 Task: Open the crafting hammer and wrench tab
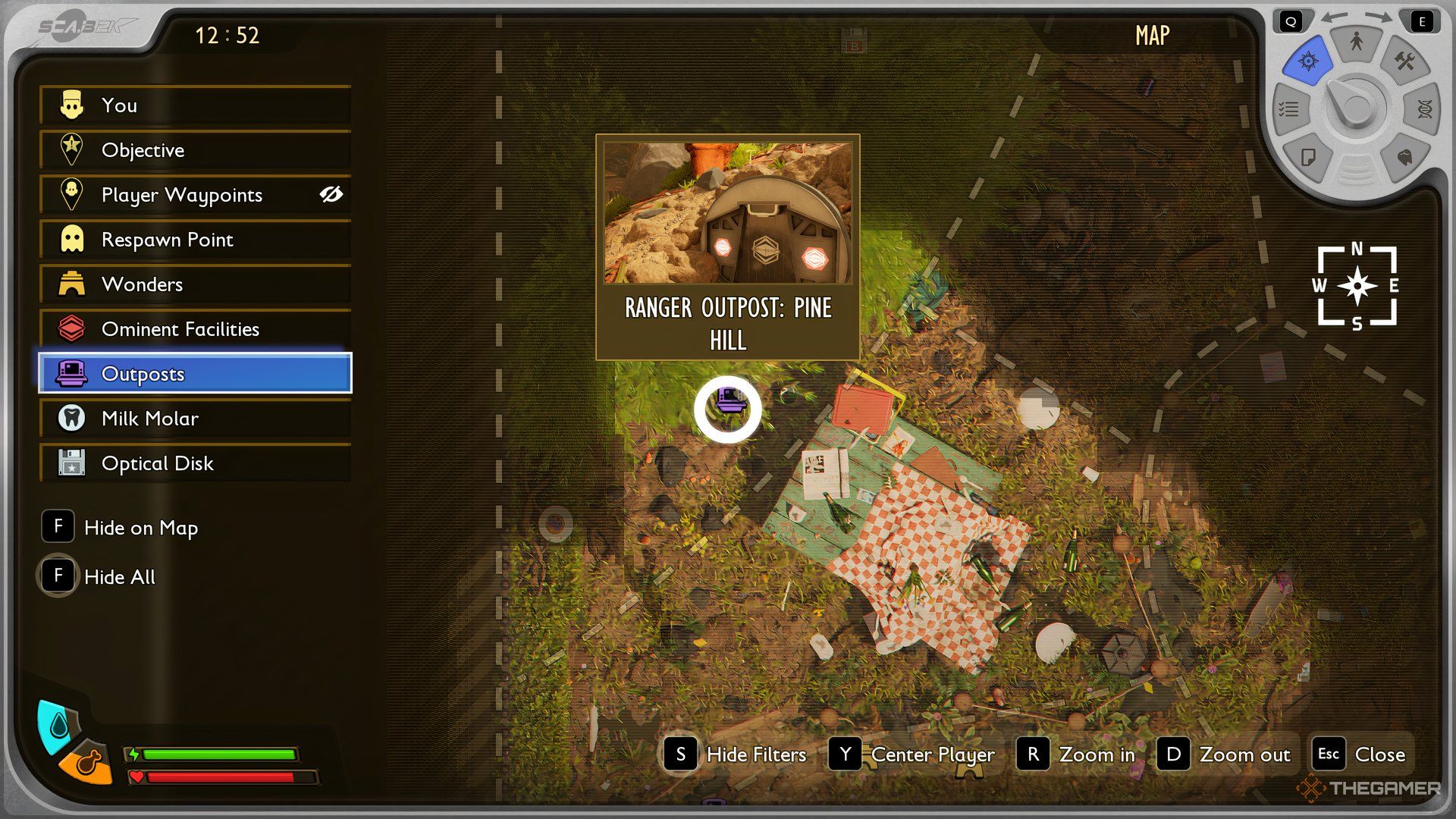1404,61
